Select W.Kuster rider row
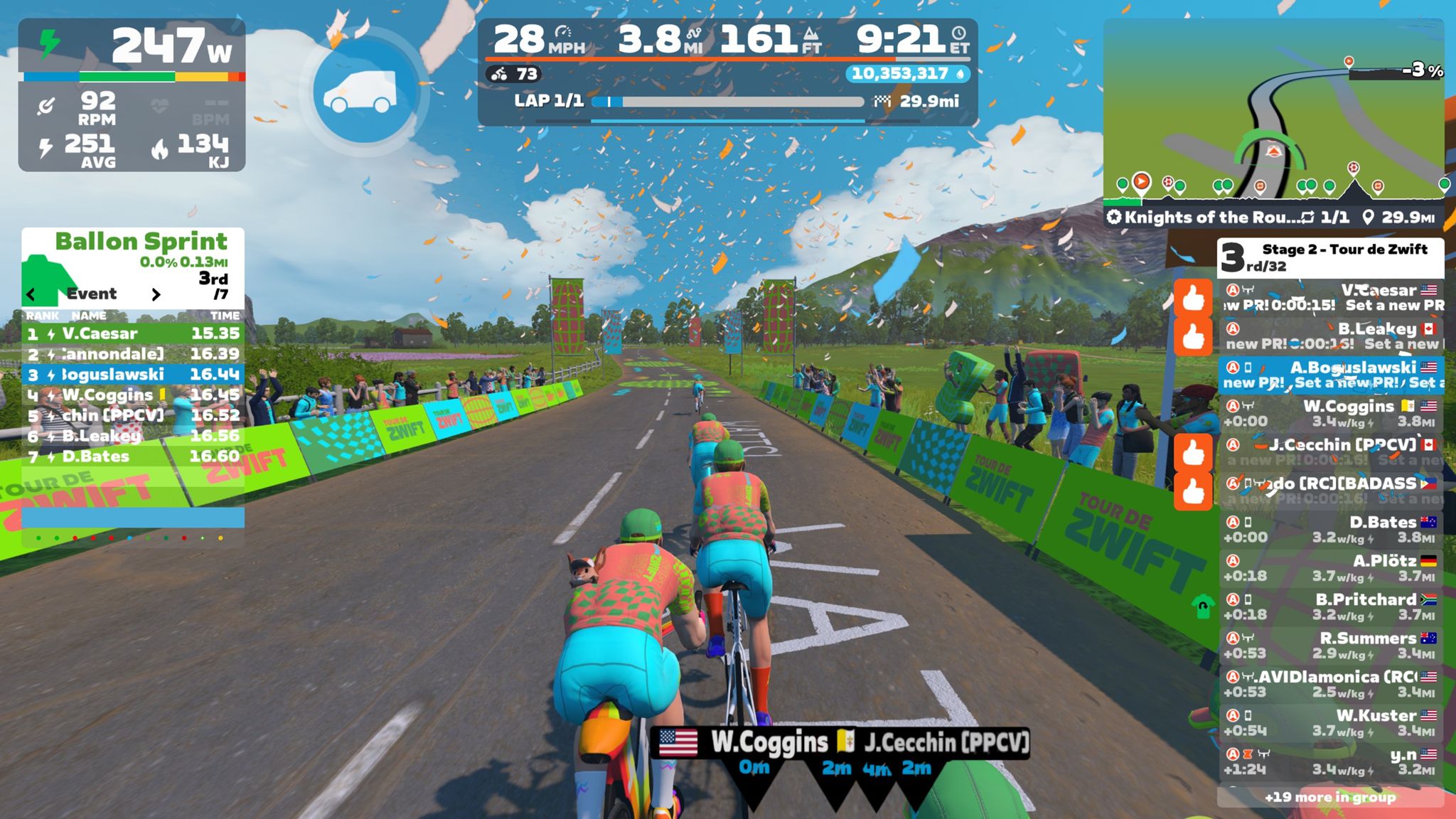 (1331, 722)
